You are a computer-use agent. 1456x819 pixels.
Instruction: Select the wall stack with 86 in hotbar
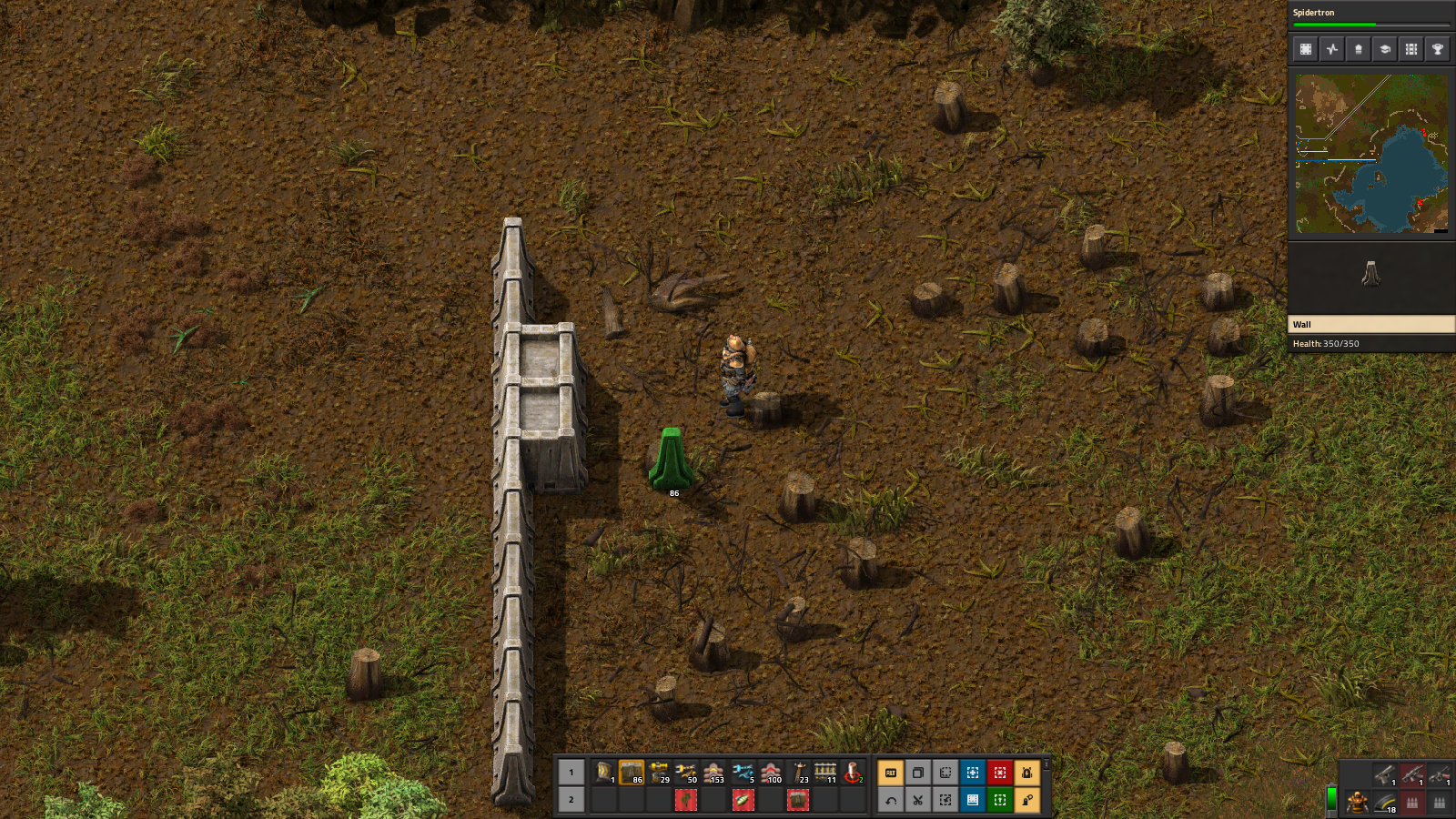coord(632,773)
